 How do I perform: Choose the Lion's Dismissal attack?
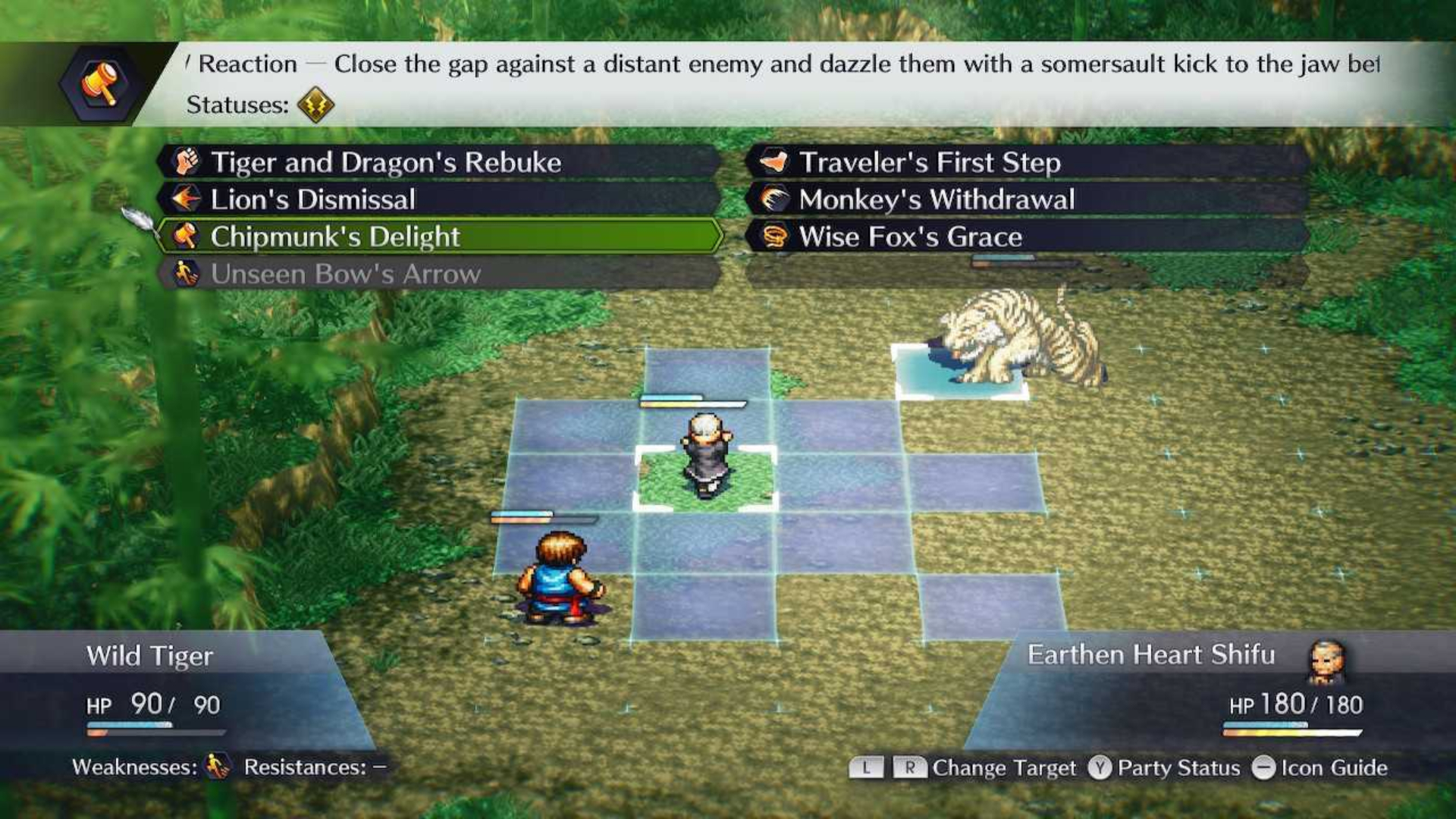click(440, 199)
